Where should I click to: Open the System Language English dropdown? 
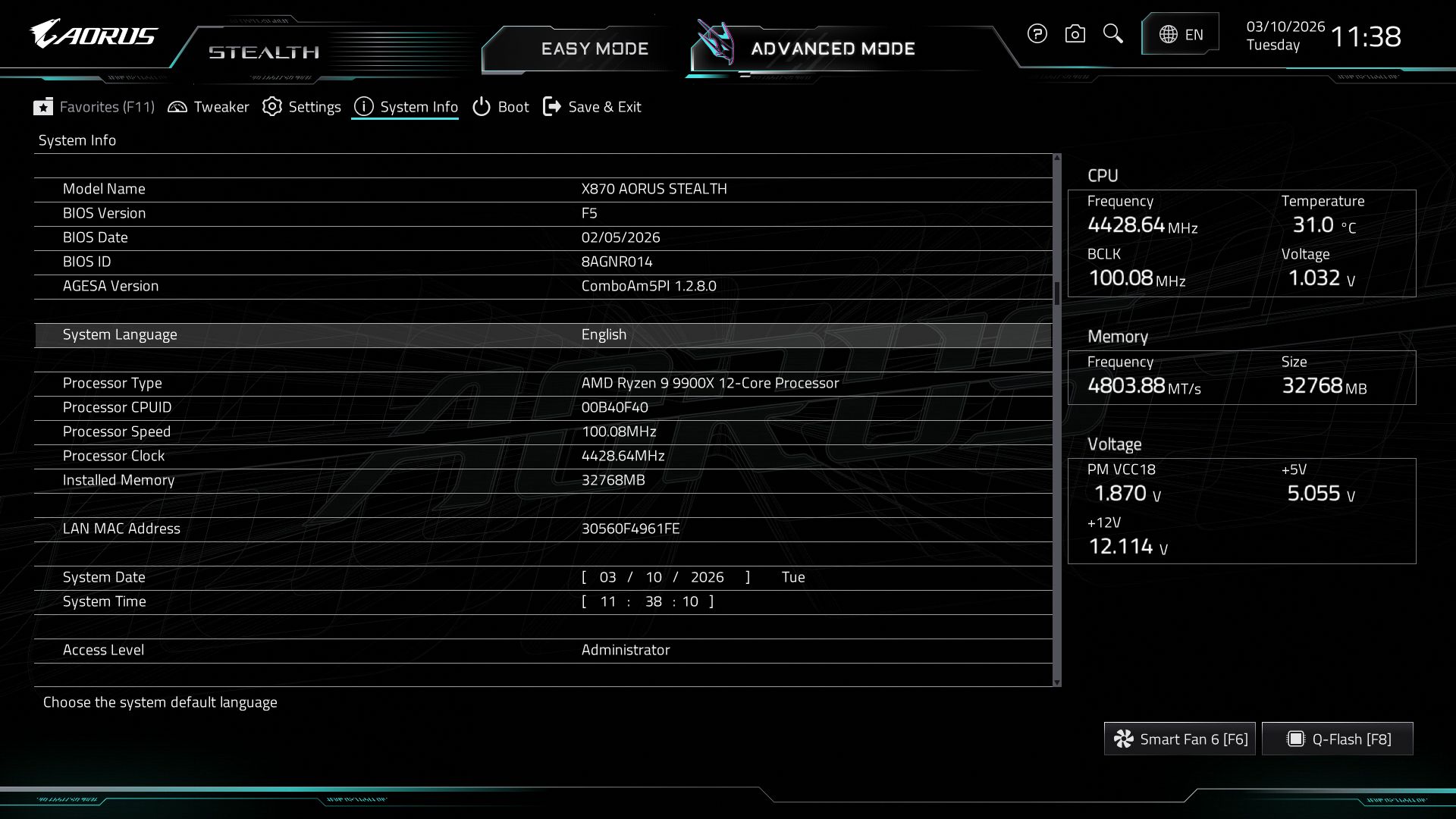(604, 334)
